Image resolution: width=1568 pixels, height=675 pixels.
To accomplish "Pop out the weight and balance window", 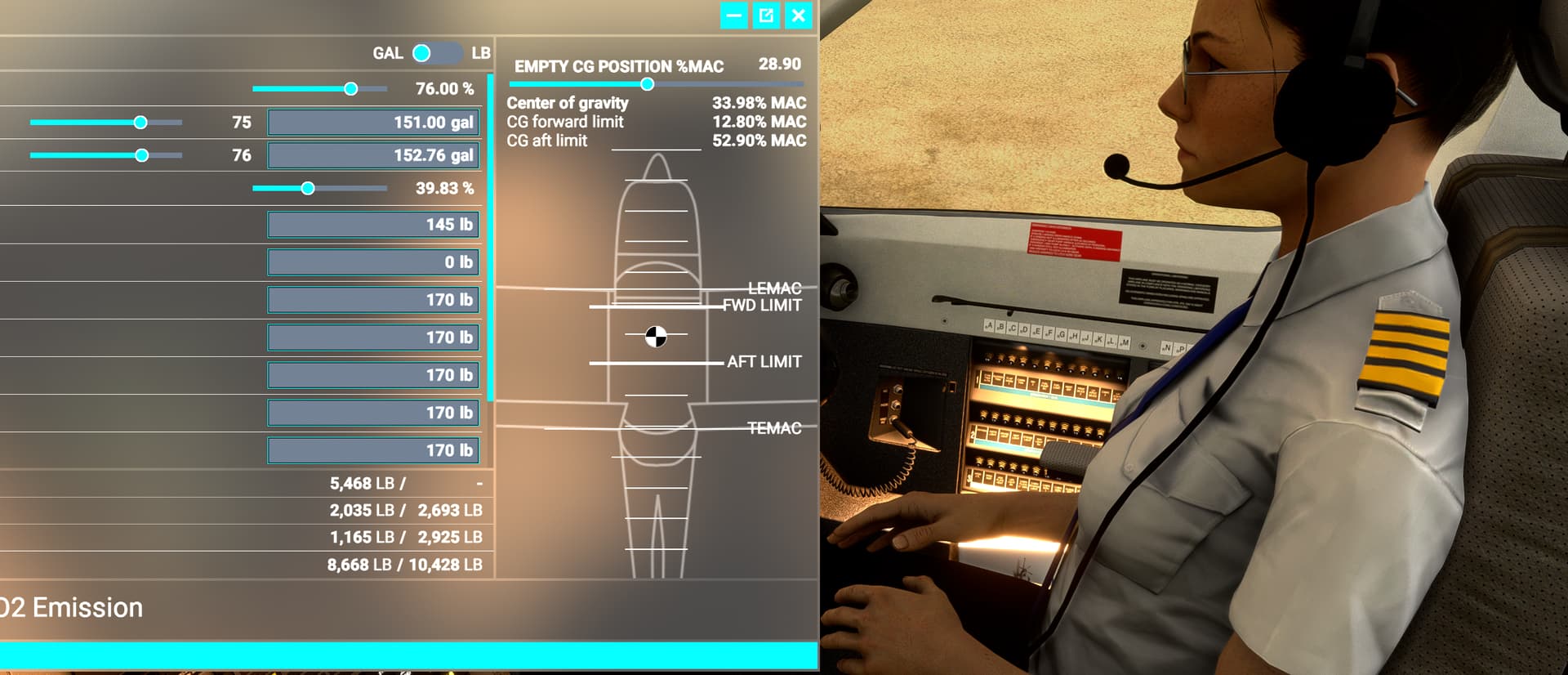I will click(766, 16).
